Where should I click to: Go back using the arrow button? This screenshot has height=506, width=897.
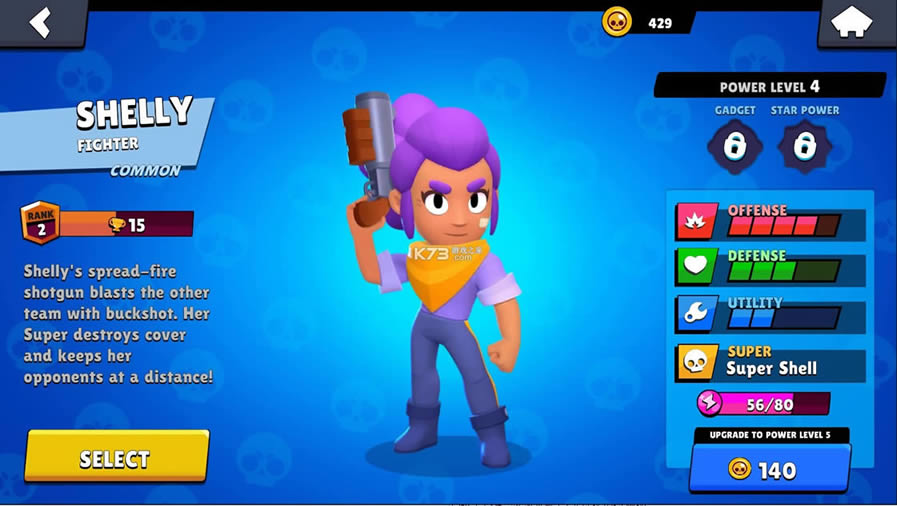tap(40, 22)
